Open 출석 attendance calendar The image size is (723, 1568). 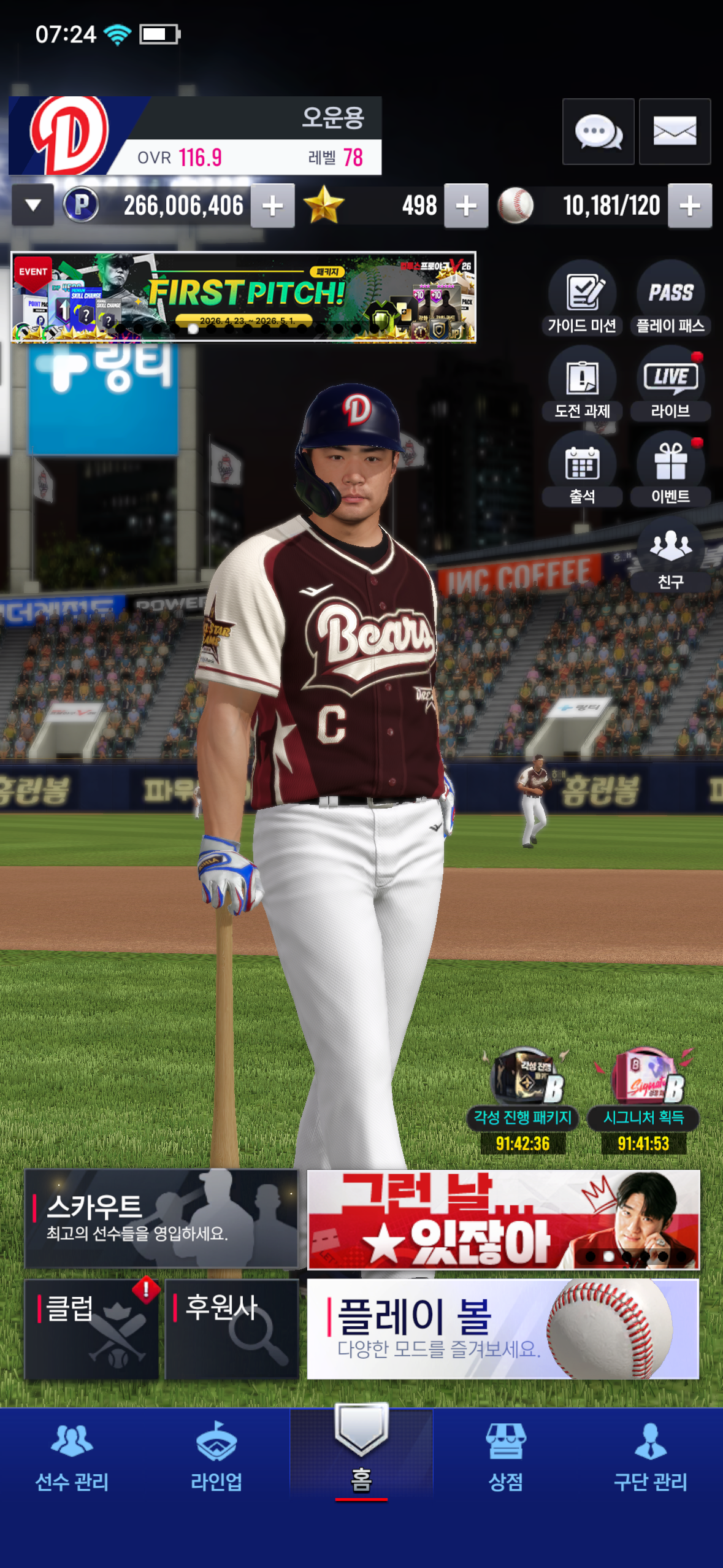pos(582,470)
